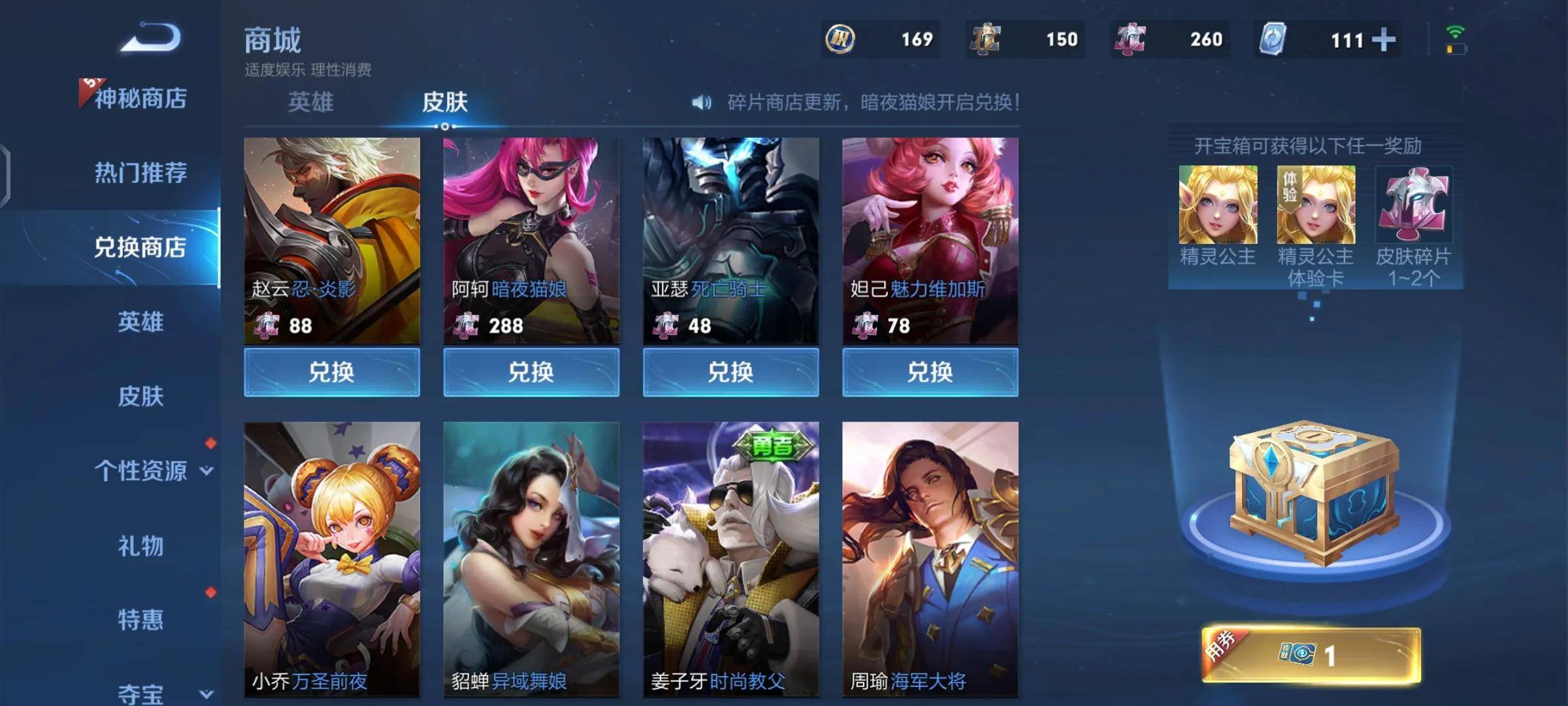Exchange the 妲己 魅力维加斯 skin
Image resolution: width=1568 pixels, height=706 pixels.
(930, 372)
